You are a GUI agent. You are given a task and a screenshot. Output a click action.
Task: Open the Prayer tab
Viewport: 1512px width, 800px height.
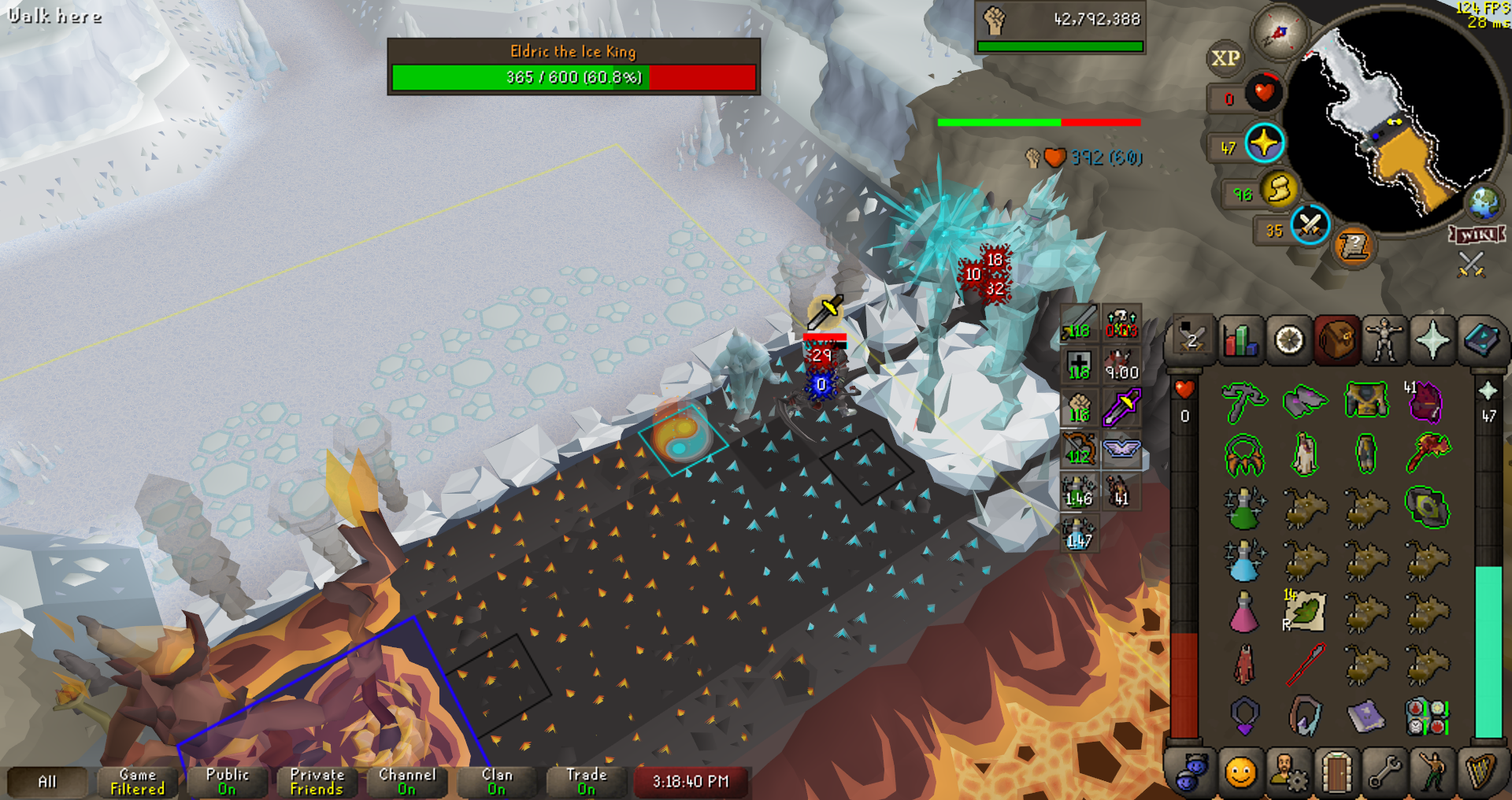click(x=1432, y=341)
